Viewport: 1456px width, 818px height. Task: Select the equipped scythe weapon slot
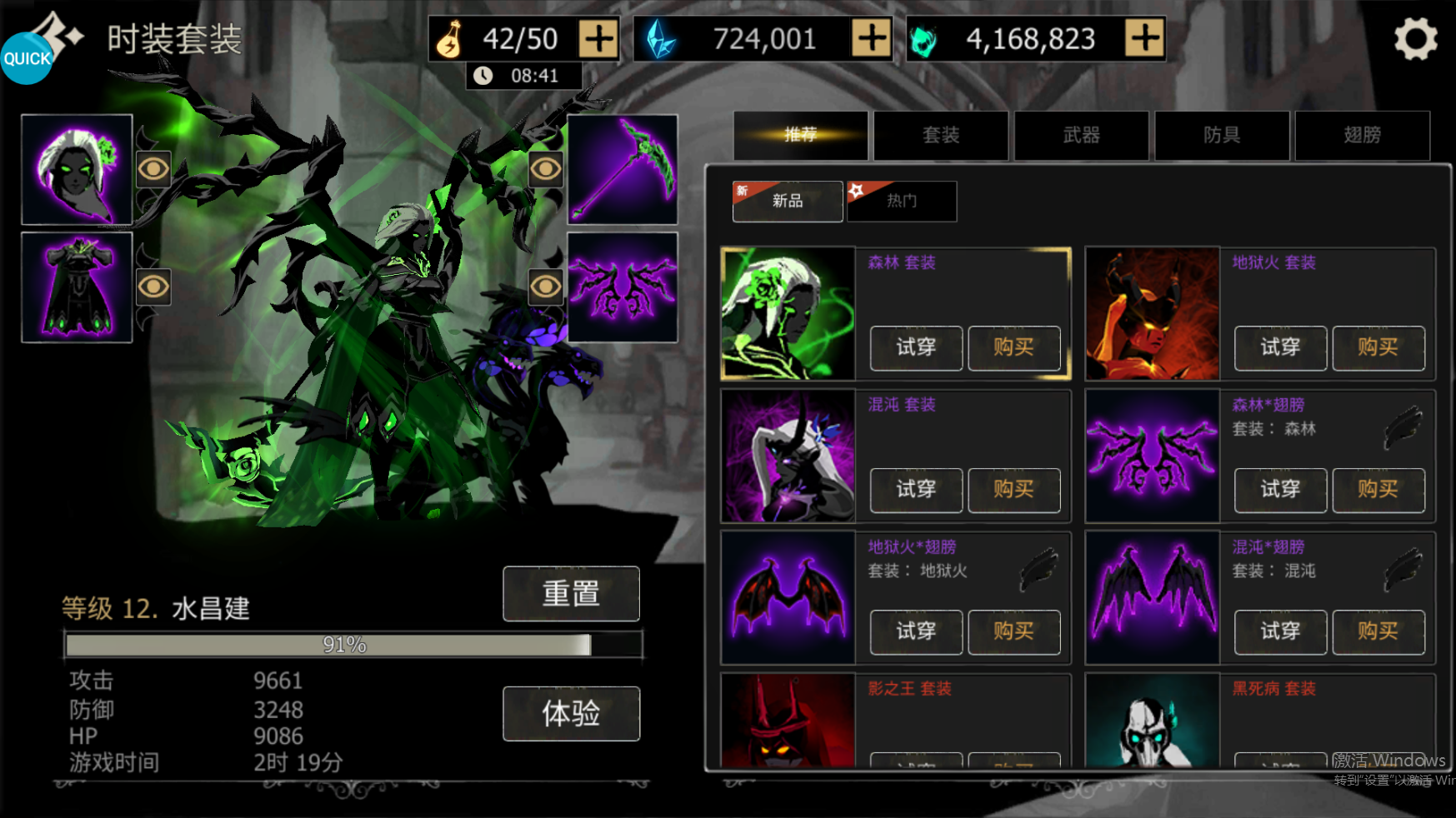623,170
